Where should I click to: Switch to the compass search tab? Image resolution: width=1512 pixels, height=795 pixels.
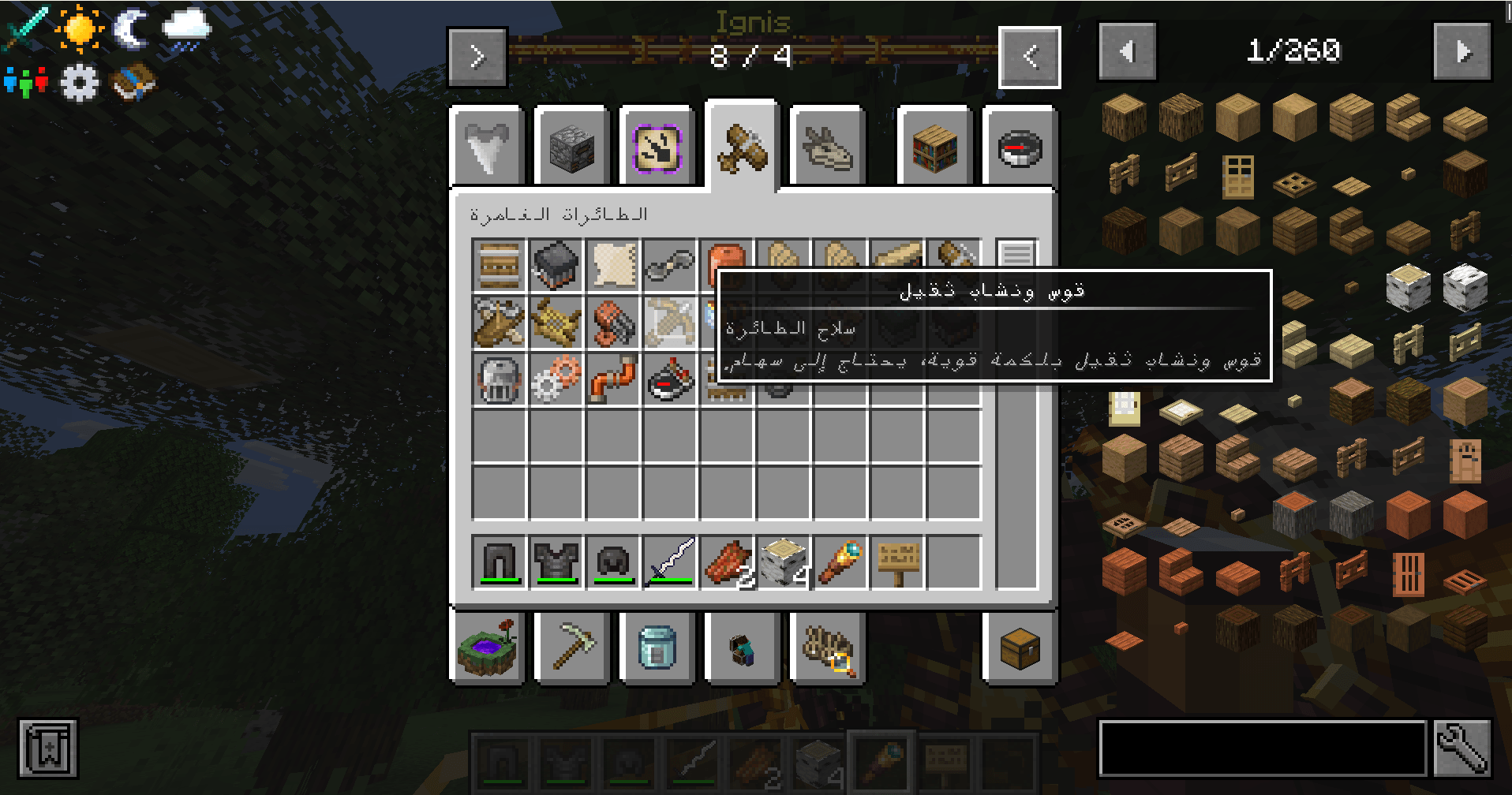point(1020,148)
